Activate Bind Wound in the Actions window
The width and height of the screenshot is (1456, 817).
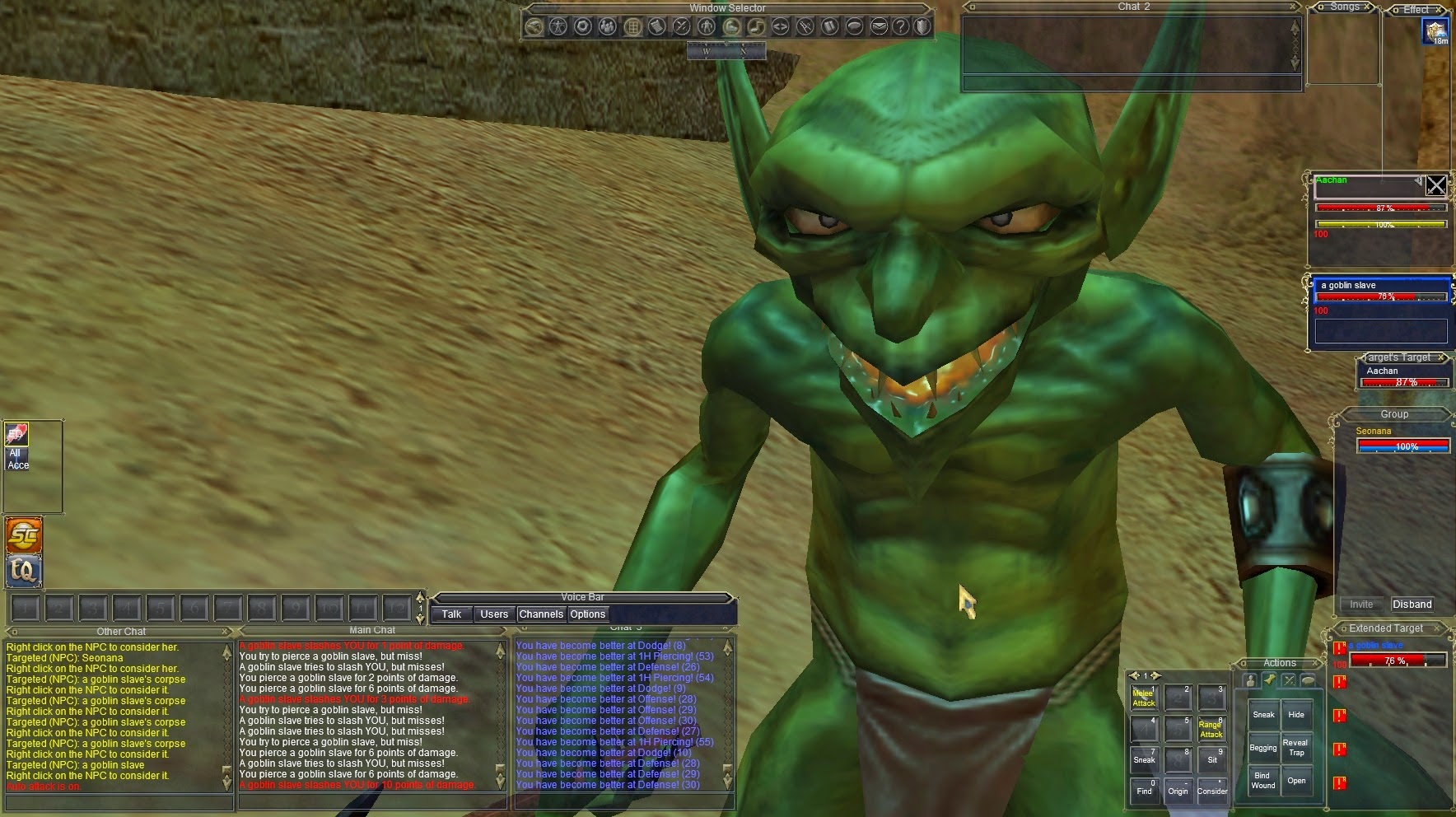coord(1262,780)
